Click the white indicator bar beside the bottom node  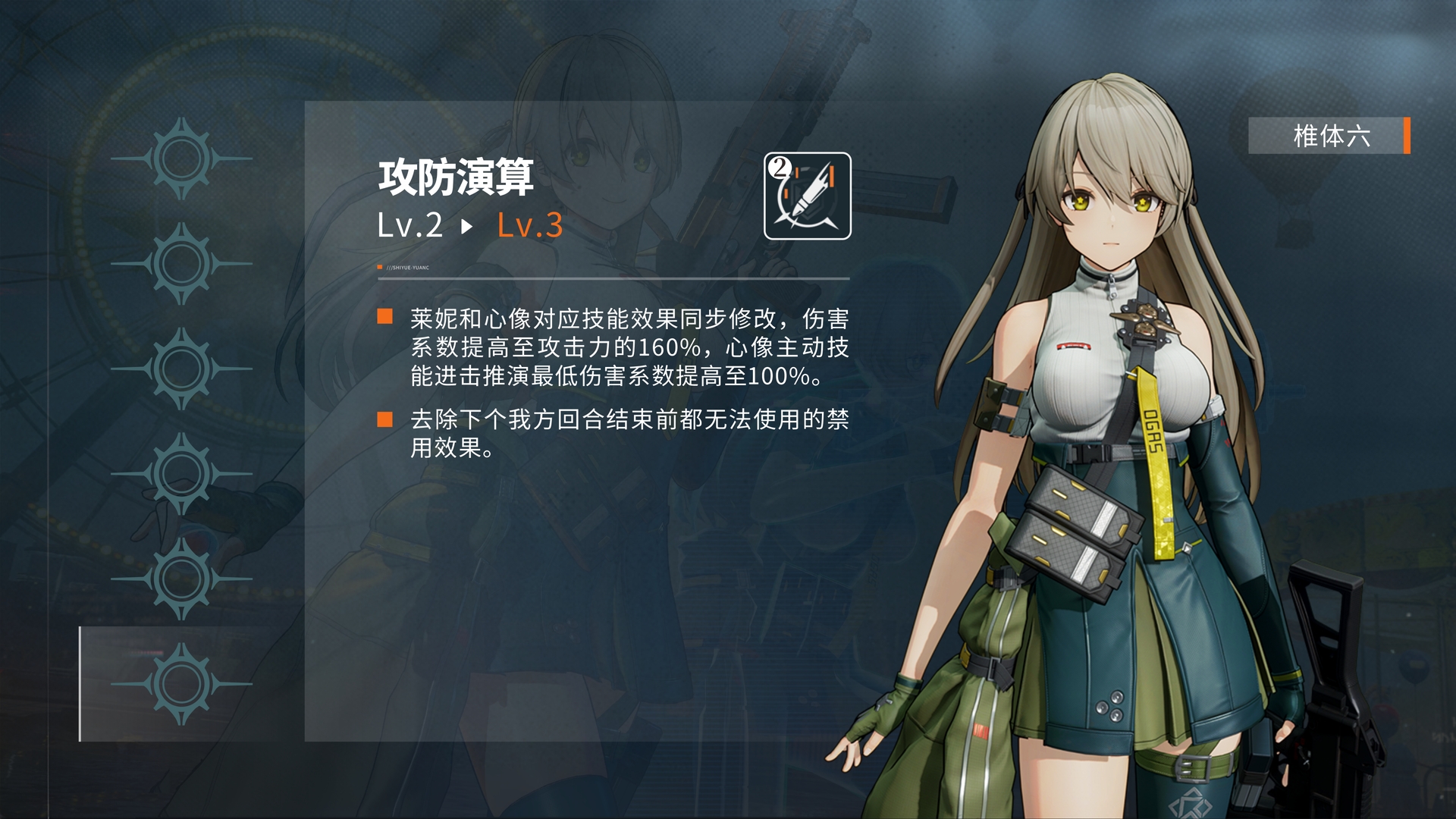coord(79,682)
